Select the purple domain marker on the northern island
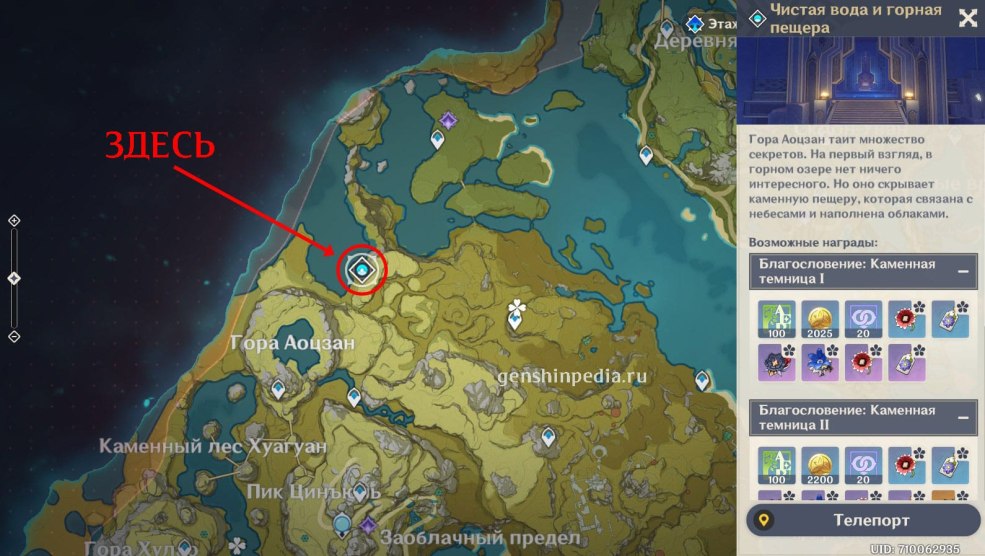The width and height of the screenshot is (985, 556). (x=448, y=121)
